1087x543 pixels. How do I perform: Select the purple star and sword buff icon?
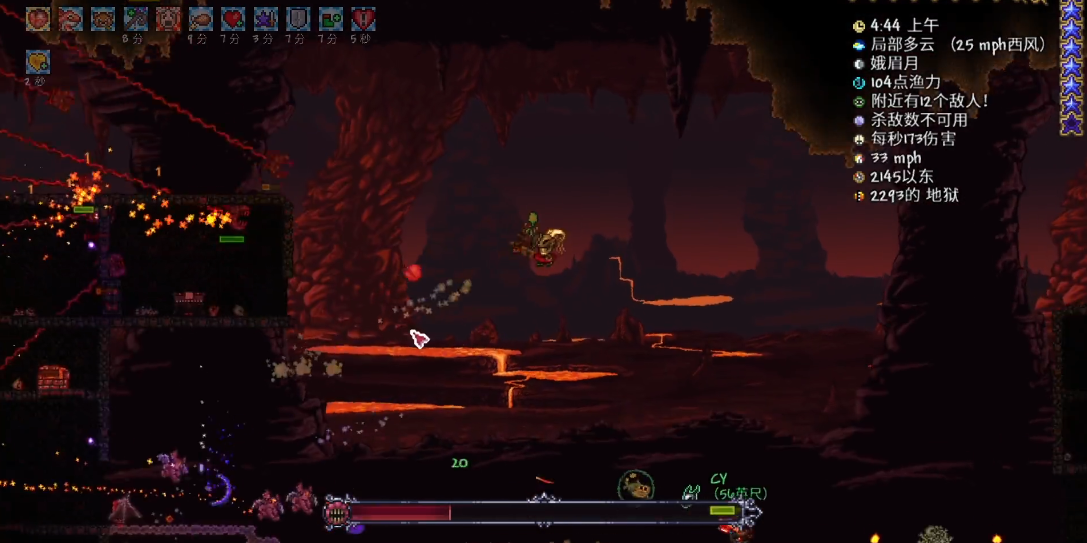pyautogui.click(x=265, y=18)
